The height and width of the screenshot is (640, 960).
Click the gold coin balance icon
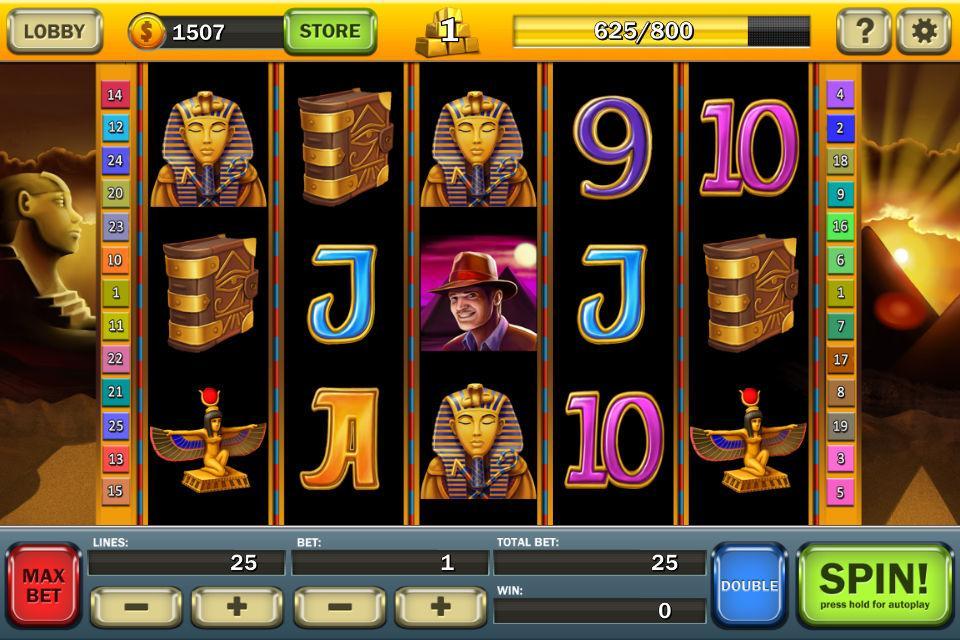[146, 32]
